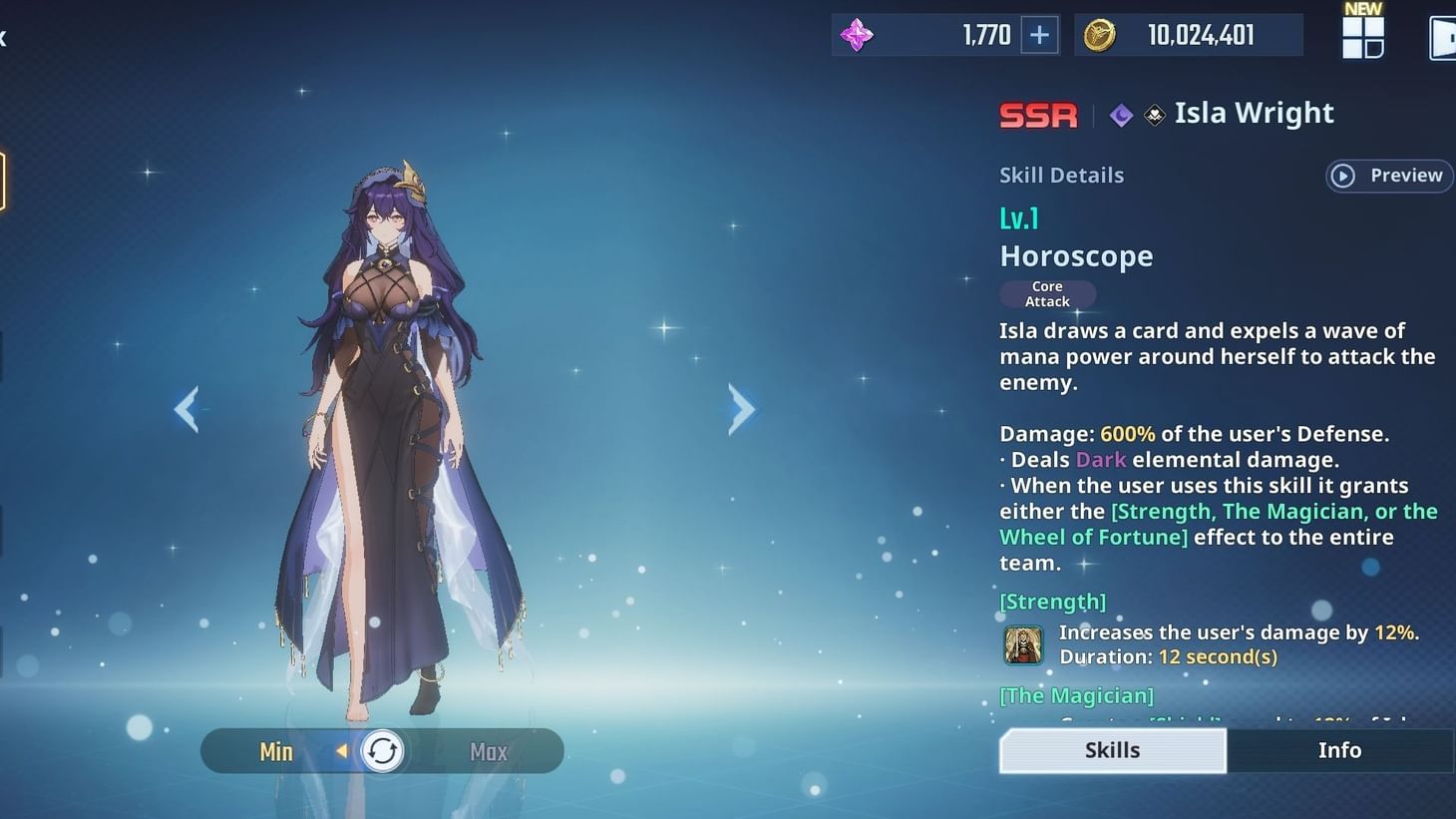Screen dimensions: 1456x819
Task: Select the Max level option
Action: 488,751
